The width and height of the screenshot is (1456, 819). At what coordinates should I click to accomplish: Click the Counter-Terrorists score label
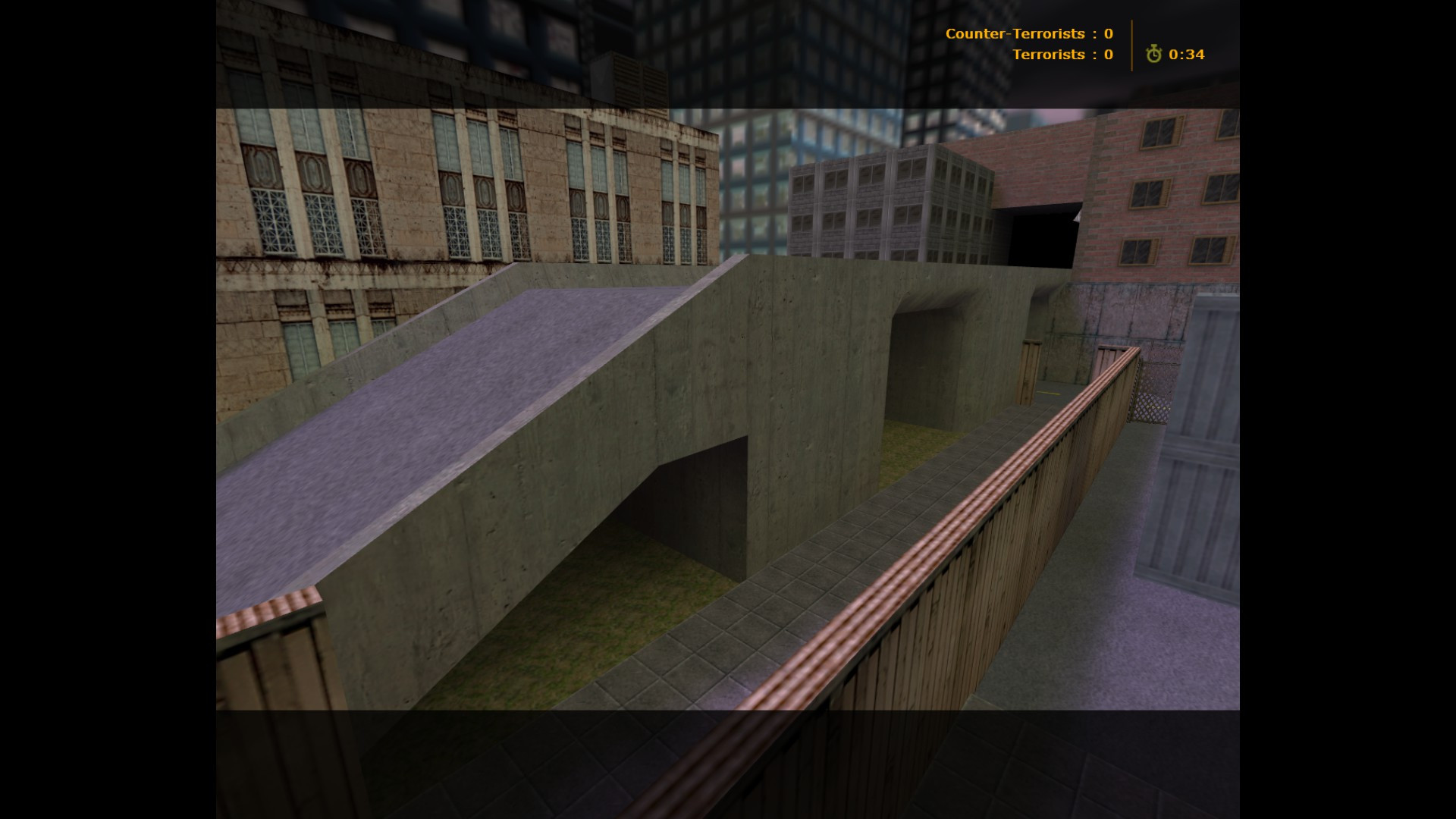(x=1015, y=33)
